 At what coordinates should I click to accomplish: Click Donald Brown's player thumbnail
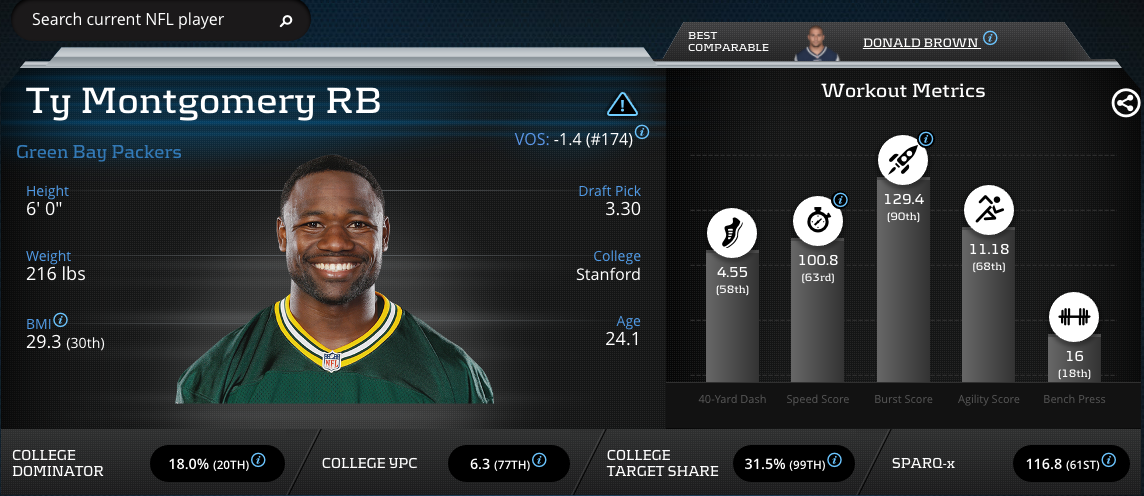pos(821,43)
